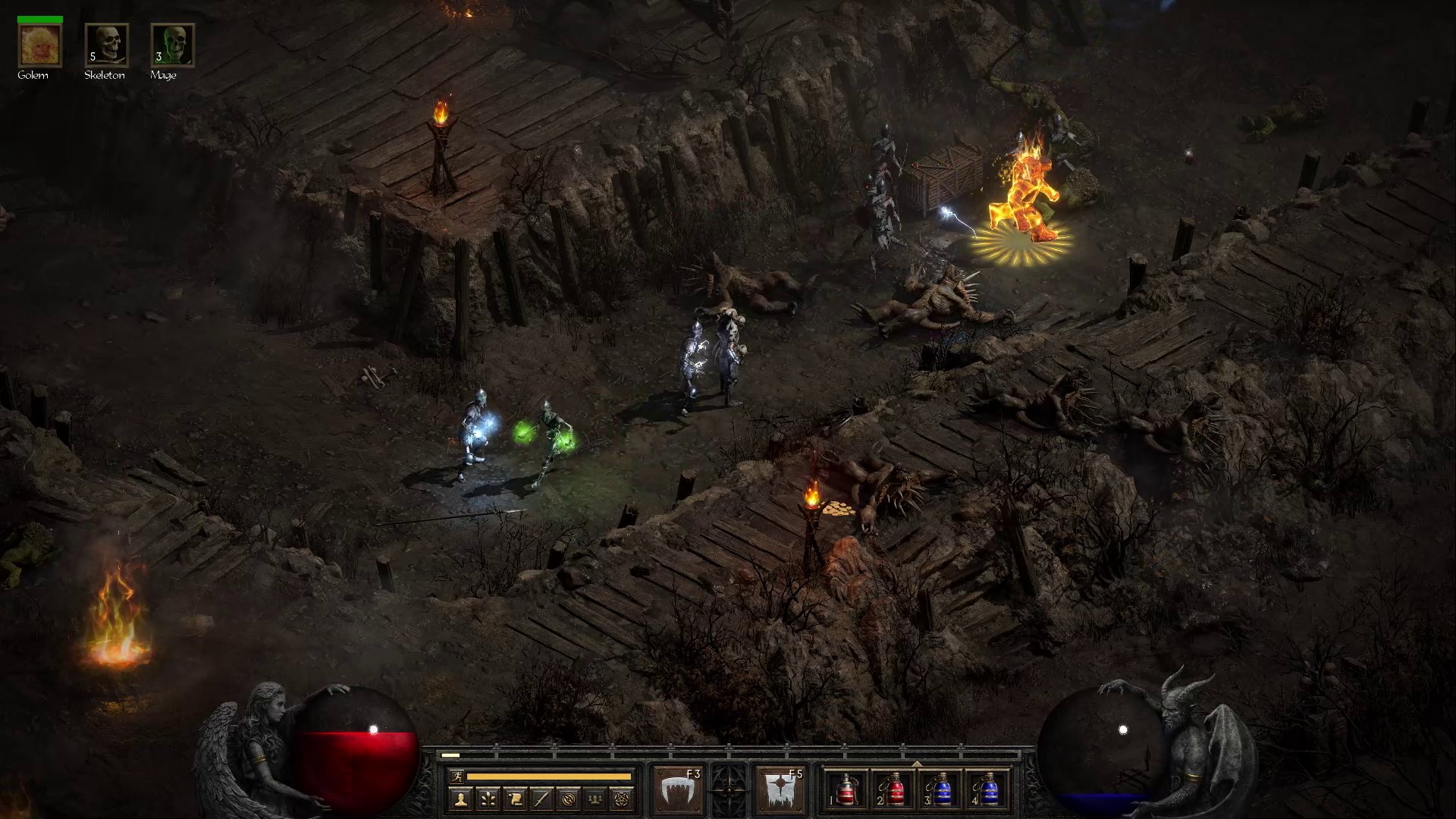
Task: Choose the left skill fangs icon F3
Action: click(x=678, y=789)
